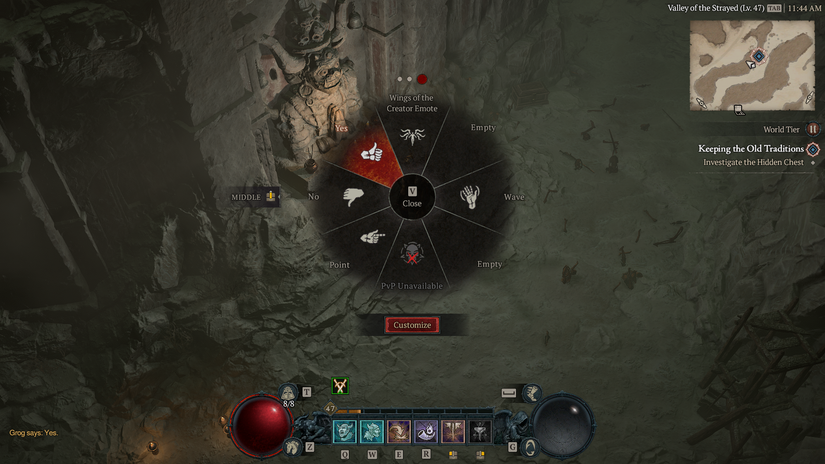Screen dimensions: 825x464
Task: Activate the curved scythe slash skill
Action: 399,432
